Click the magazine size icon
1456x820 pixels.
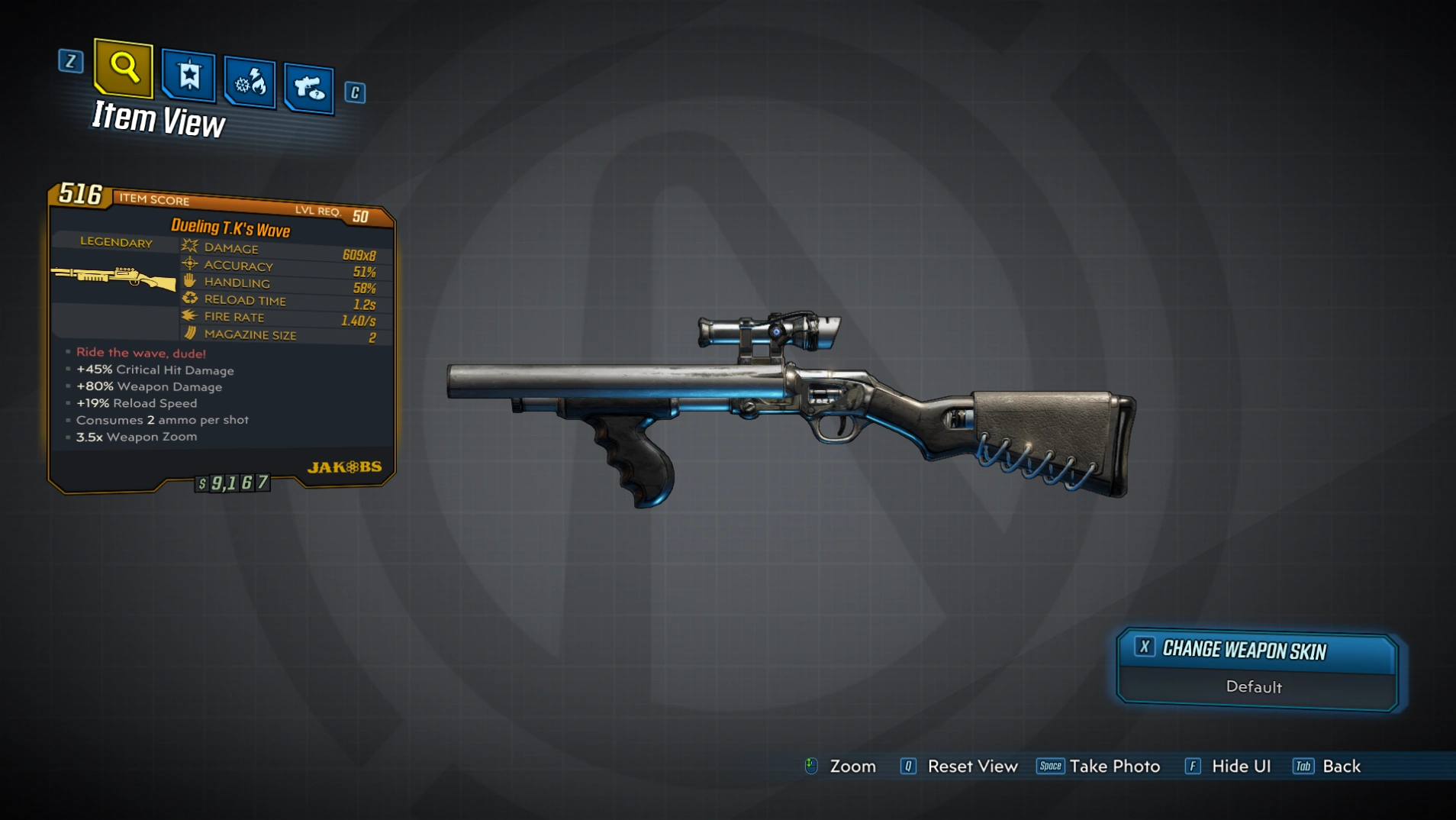point(188,334)
